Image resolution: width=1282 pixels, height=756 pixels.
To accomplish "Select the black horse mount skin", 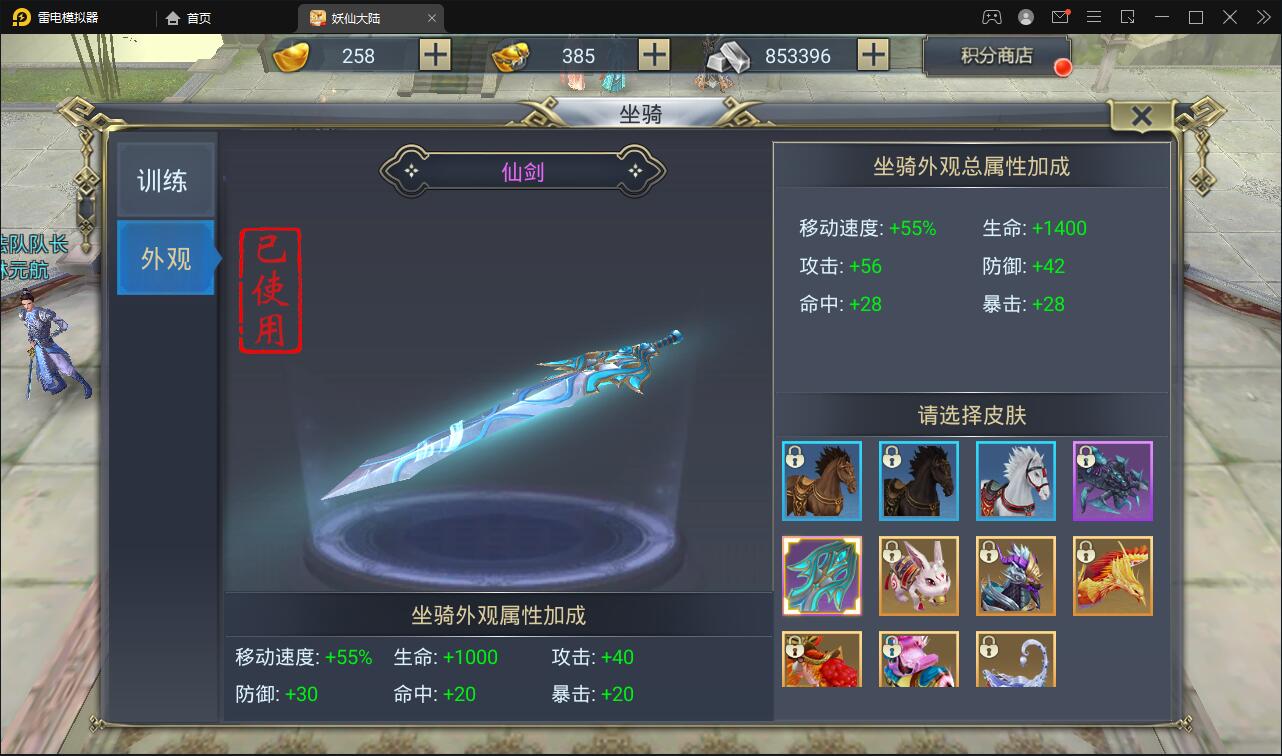I will [x=918, y=481].
